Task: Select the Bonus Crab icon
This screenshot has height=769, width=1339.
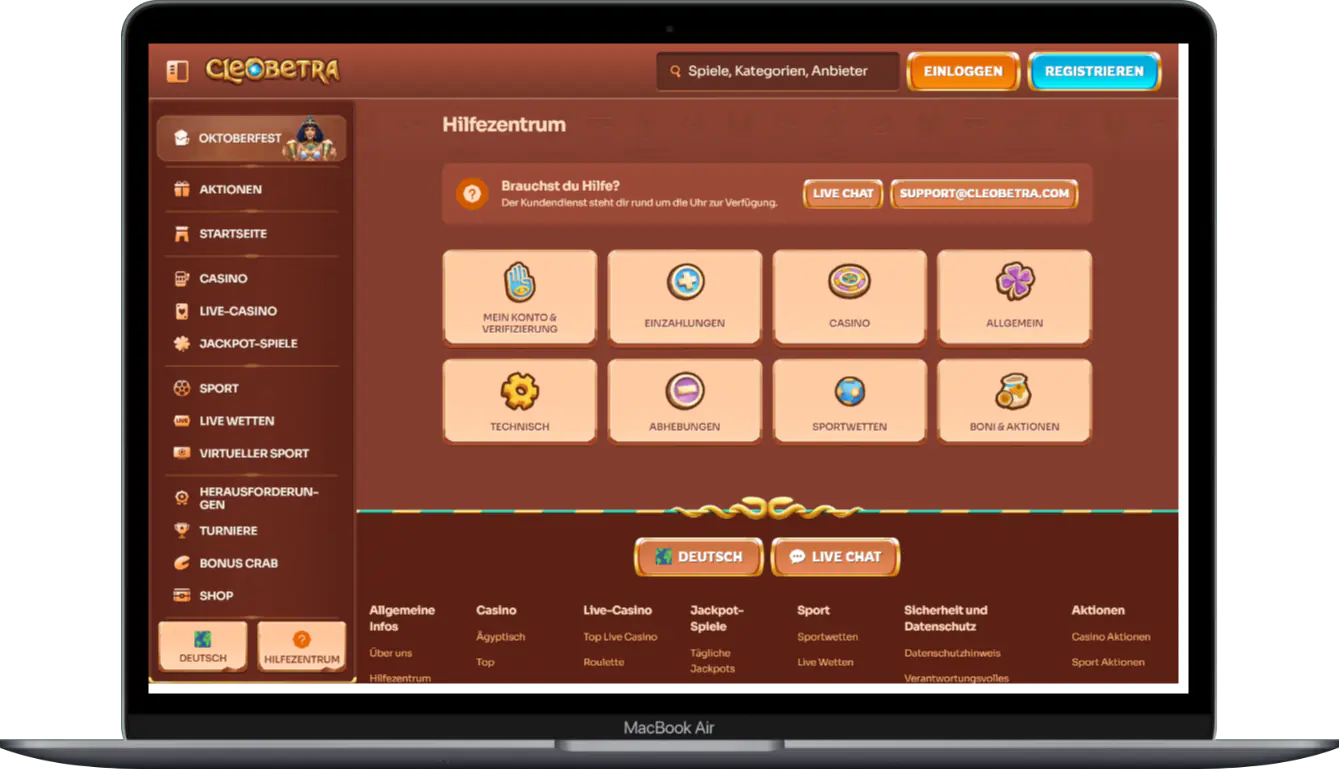Action: click(183, 563)
